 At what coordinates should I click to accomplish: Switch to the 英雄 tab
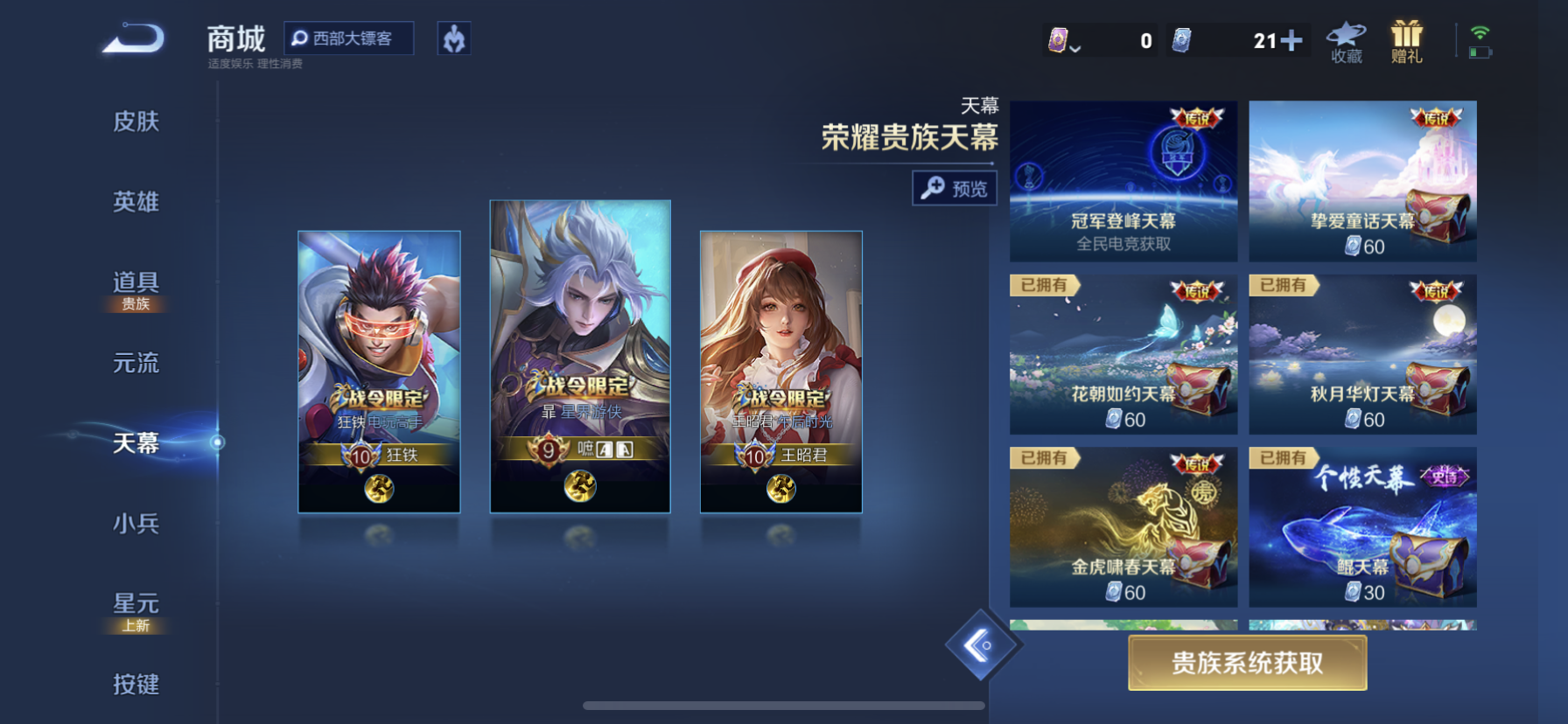click(136, 202)
